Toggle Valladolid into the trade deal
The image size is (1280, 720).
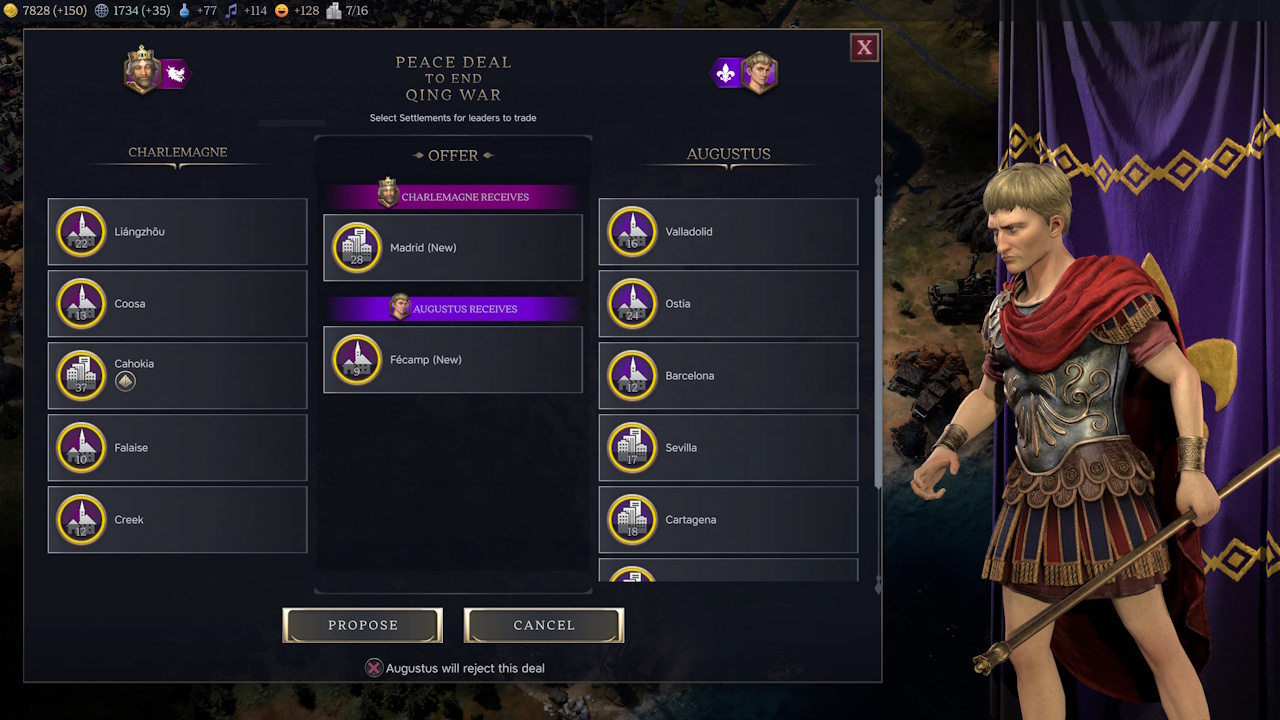tap(727, 231)
